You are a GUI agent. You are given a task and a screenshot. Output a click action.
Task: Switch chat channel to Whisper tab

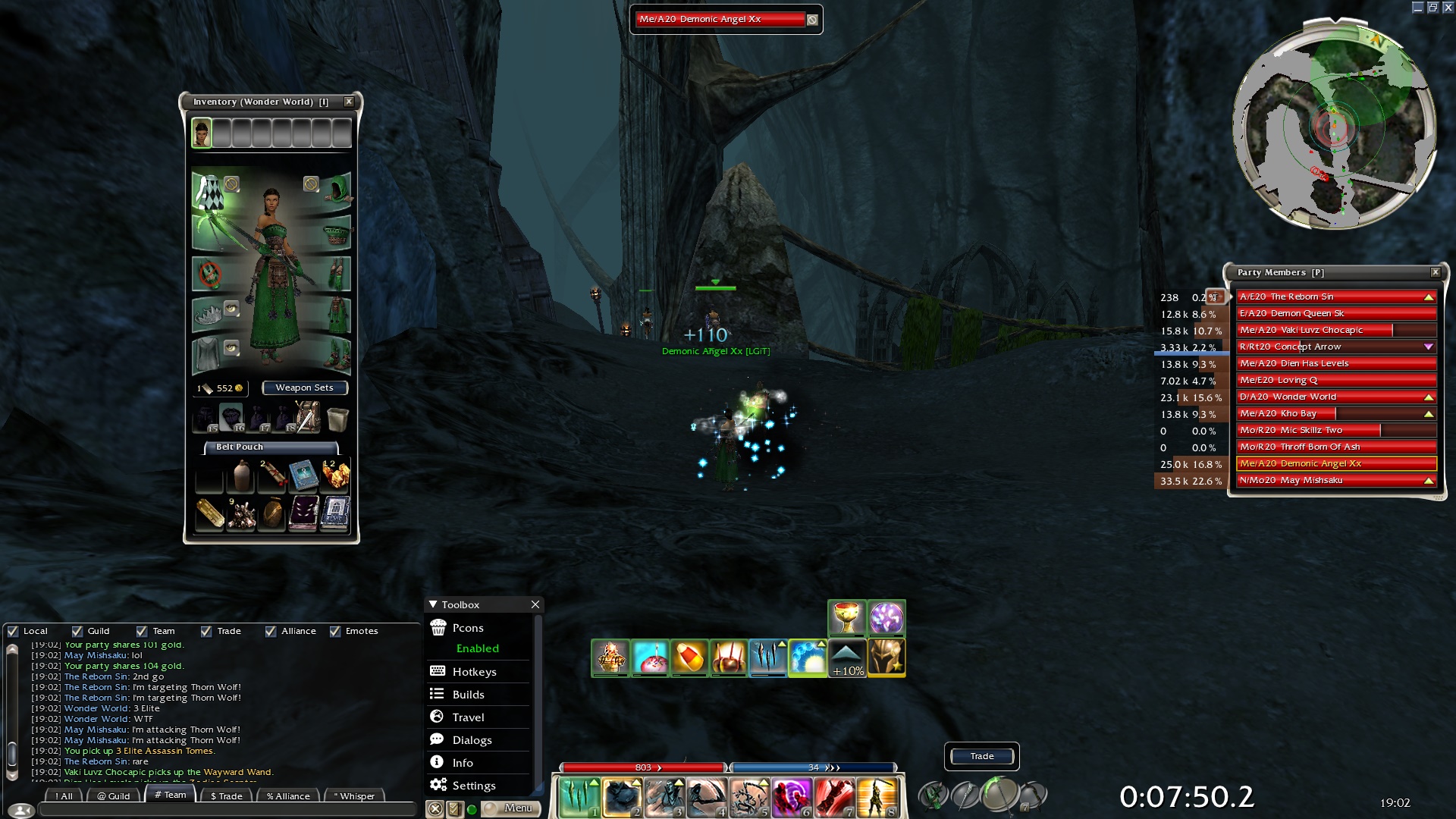(354, 795)
